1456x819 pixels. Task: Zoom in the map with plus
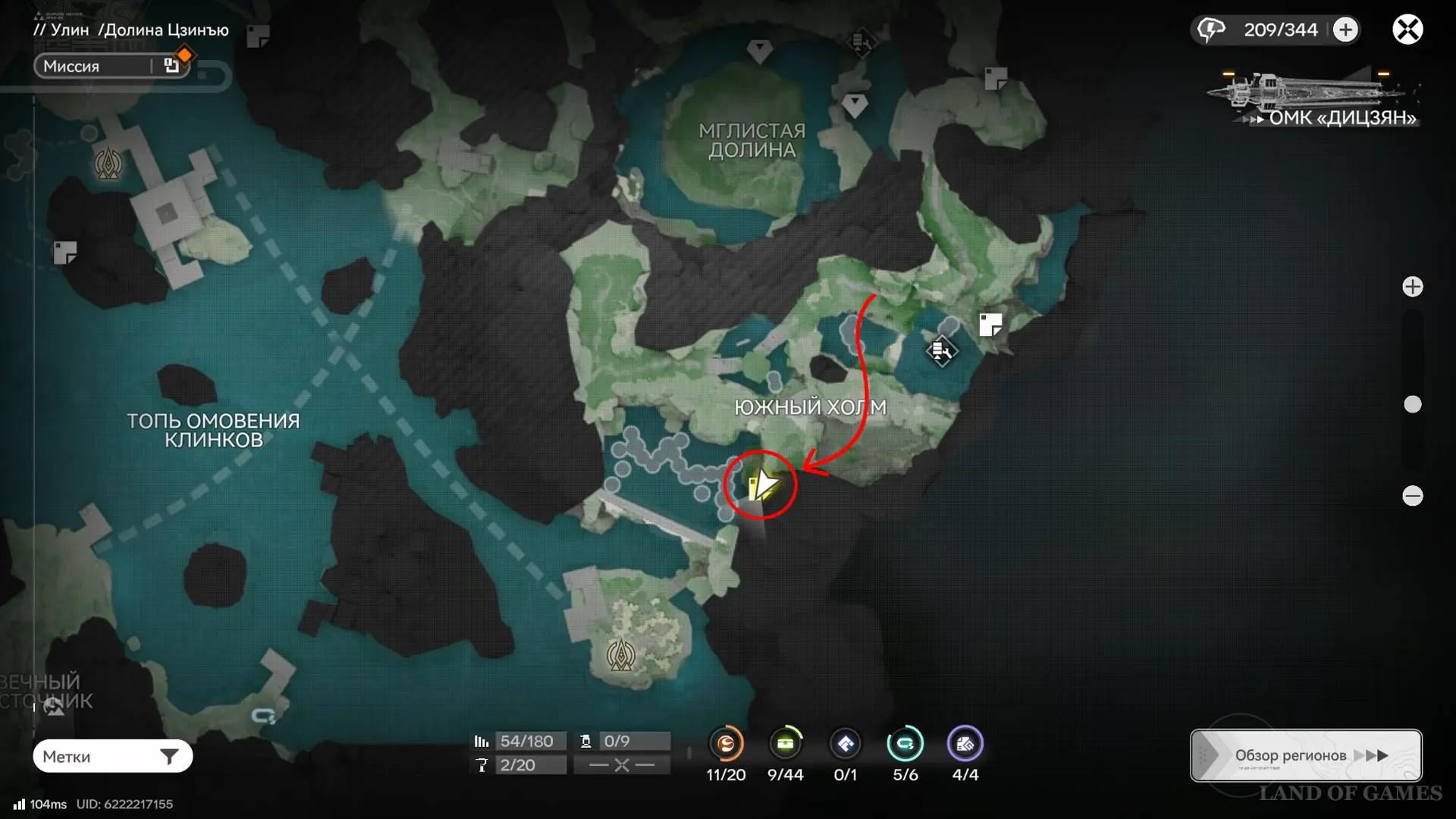pyautogui.click(x=1412, y=287)
